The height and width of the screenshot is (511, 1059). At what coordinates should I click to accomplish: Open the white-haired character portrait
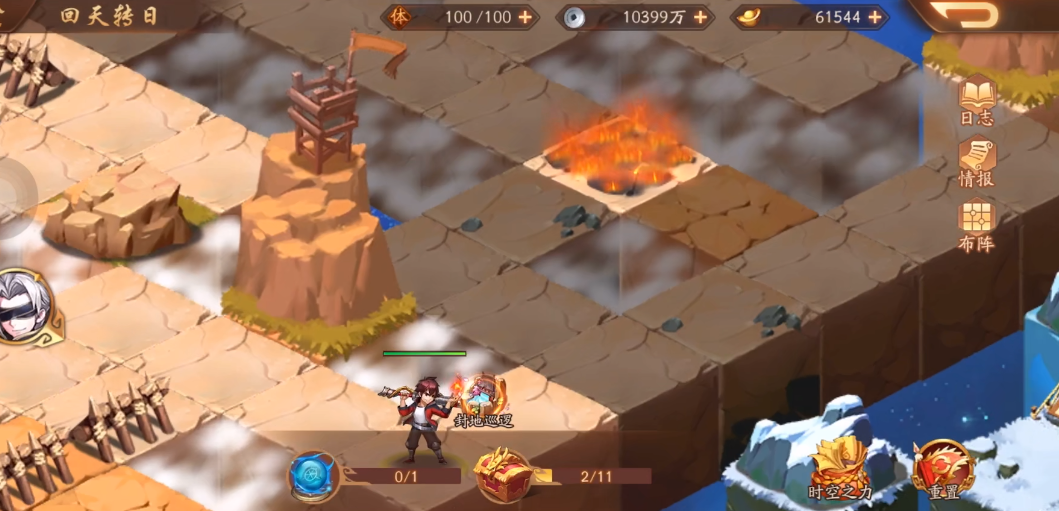click(x=22, y=305)
